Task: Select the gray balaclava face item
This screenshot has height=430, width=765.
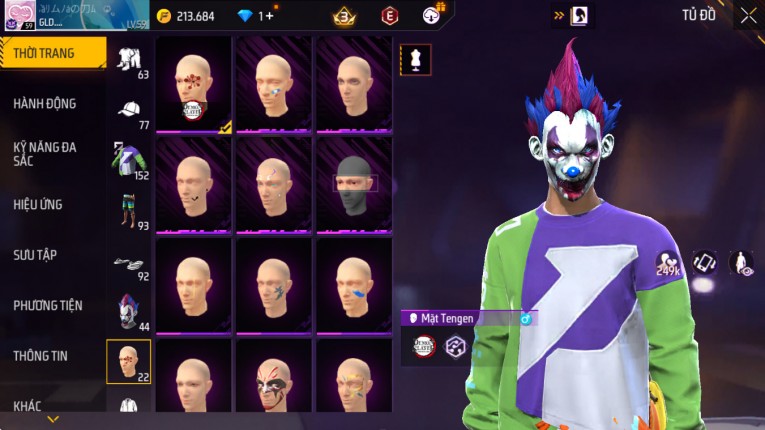Action: 352,184
